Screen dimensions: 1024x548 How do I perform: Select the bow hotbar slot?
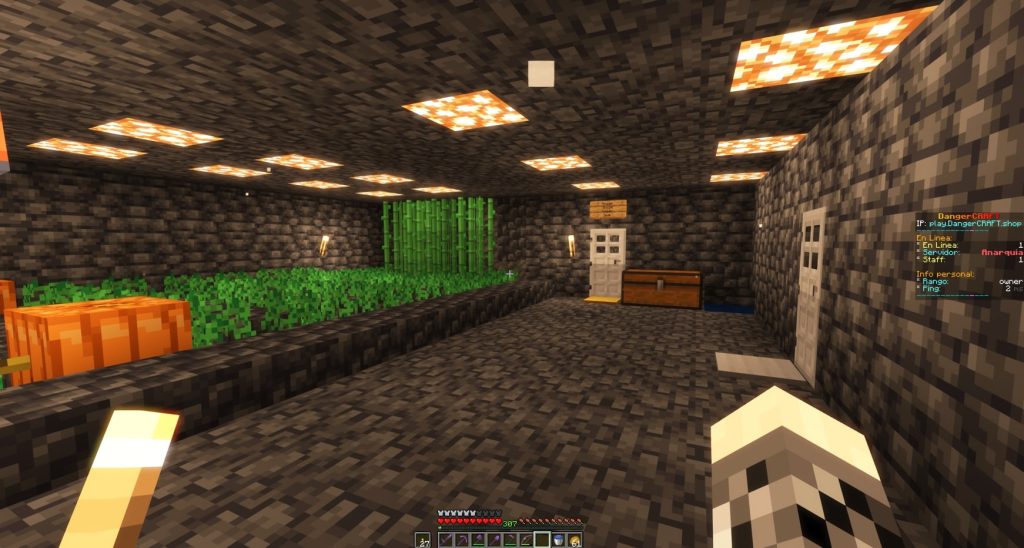click(526, 540)
